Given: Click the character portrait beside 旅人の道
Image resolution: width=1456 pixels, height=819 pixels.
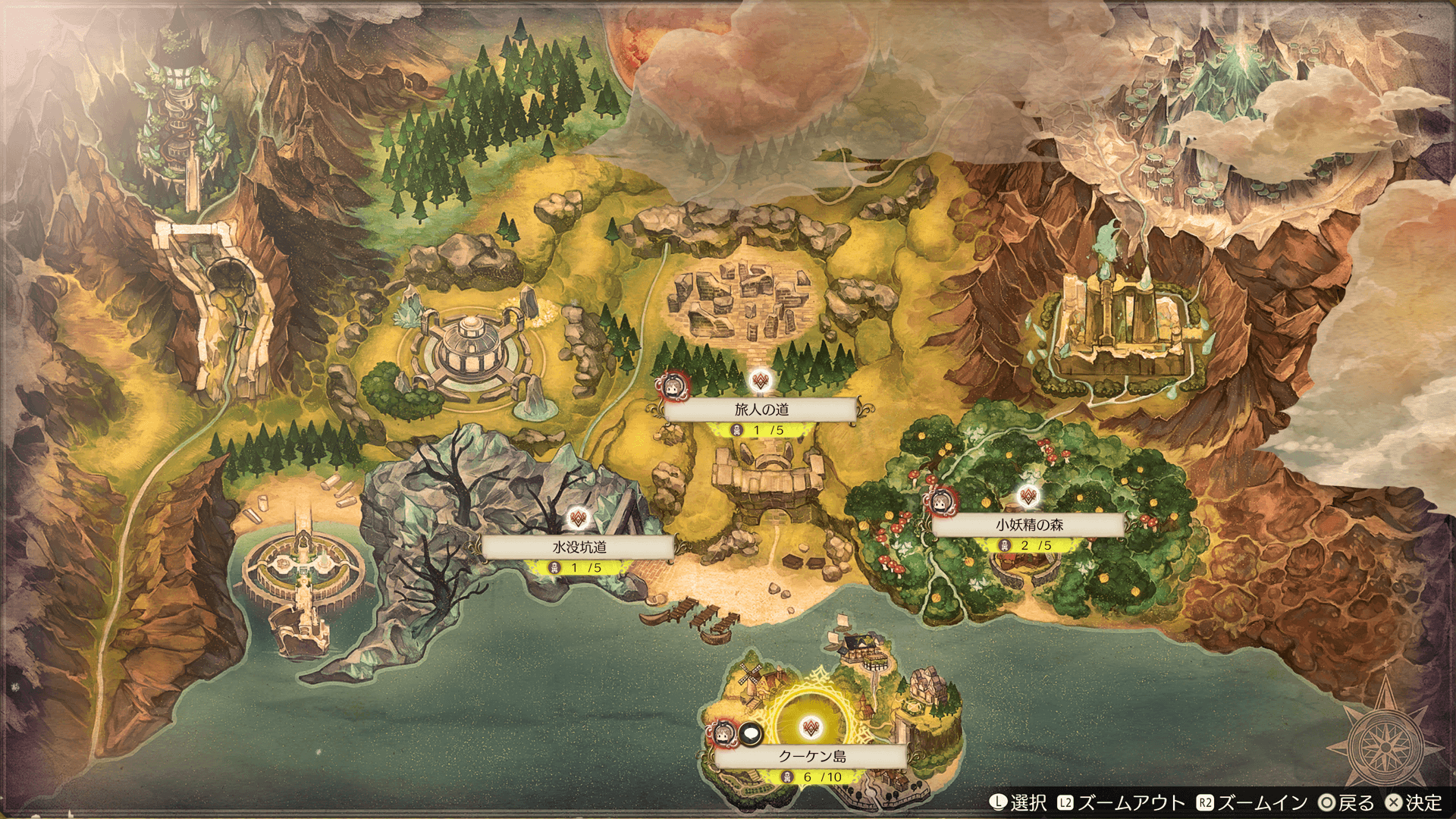Looking at the screenshot, I should 672,386.
